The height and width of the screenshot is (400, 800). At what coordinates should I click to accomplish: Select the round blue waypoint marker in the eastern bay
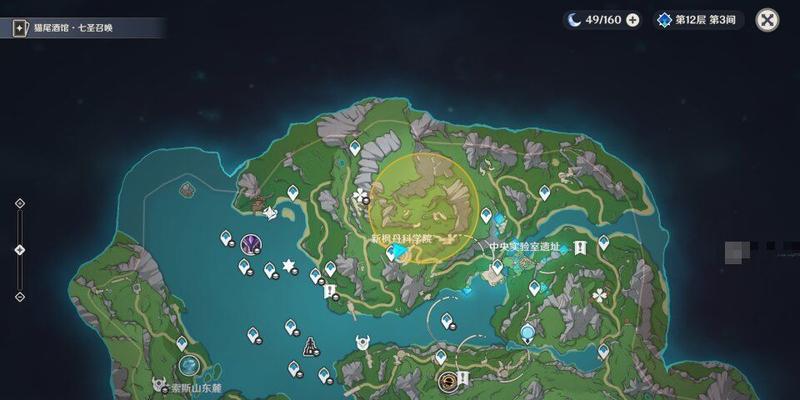(527, 334)
